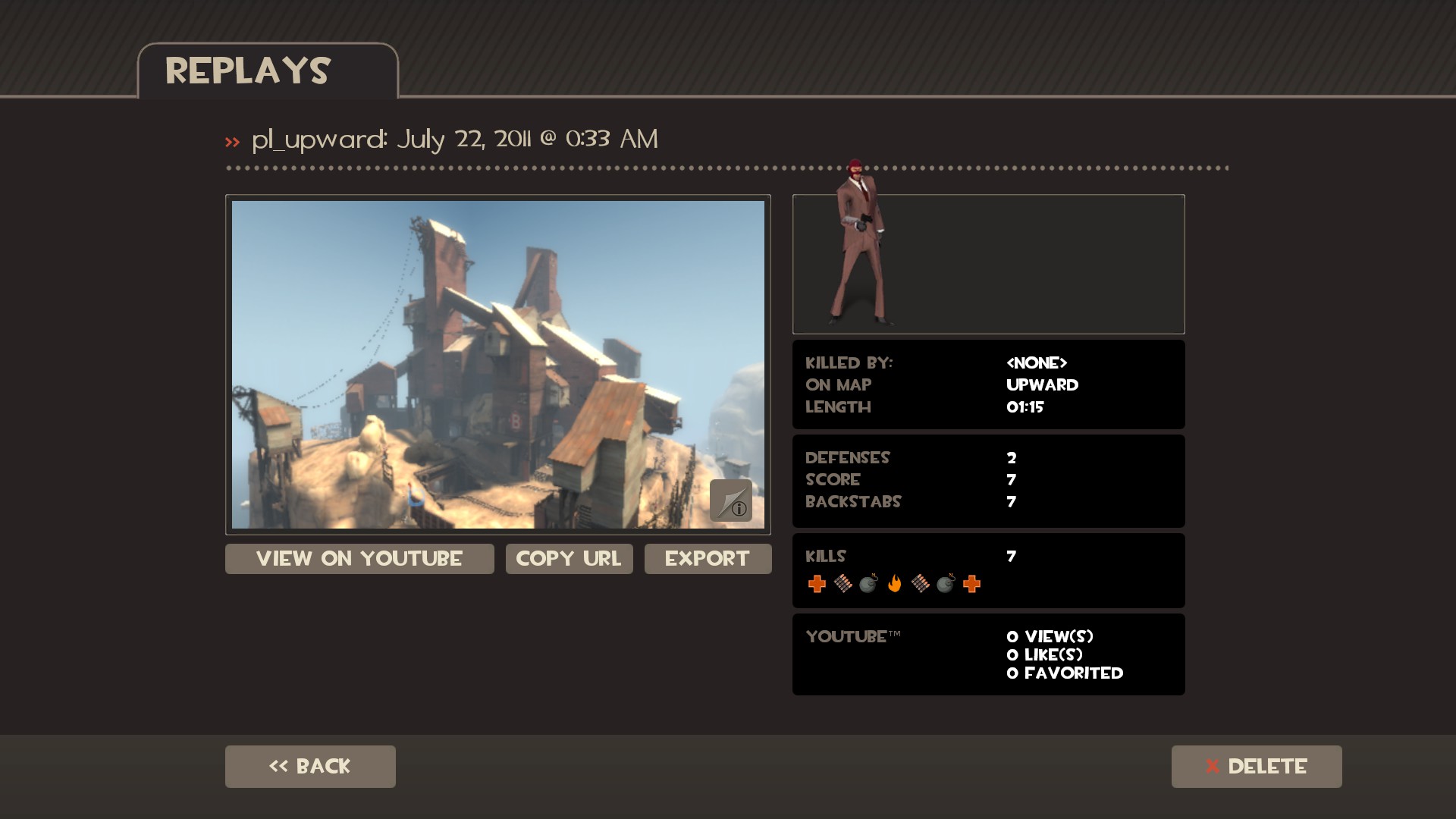Delete this replay
1456x819 pixels.
1256,767
